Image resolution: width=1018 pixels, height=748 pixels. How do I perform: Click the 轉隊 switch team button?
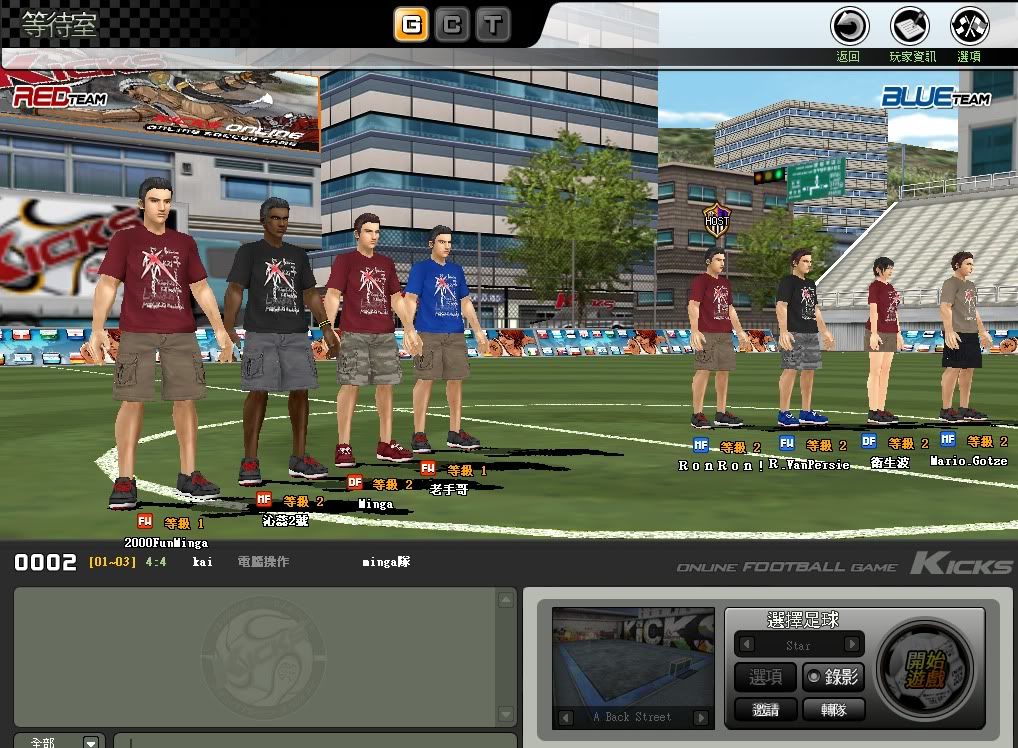[x=834, y=709]
